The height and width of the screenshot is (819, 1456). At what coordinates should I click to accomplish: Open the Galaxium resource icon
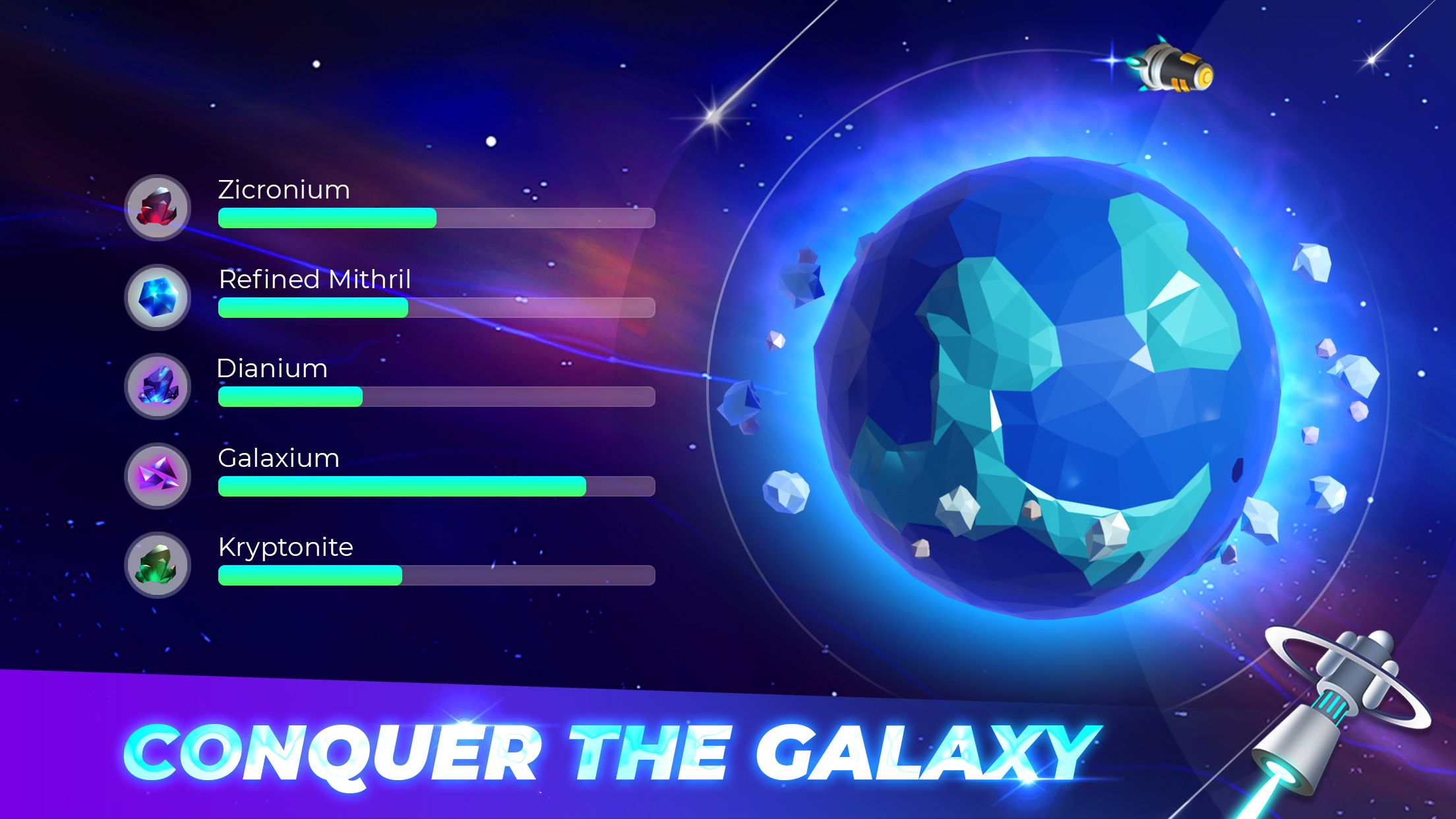click(x=157, y=476)
